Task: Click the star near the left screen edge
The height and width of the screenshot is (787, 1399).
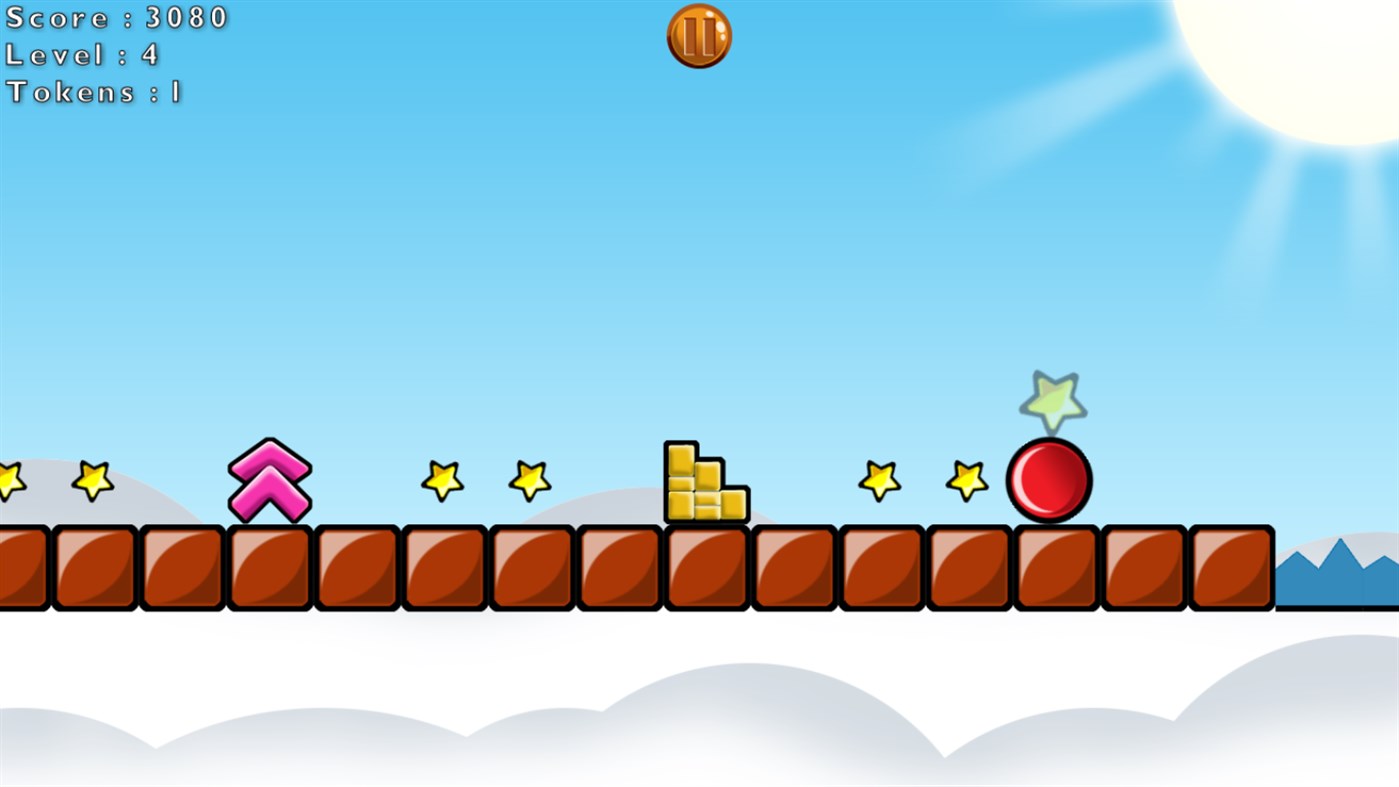Action: 8,483
